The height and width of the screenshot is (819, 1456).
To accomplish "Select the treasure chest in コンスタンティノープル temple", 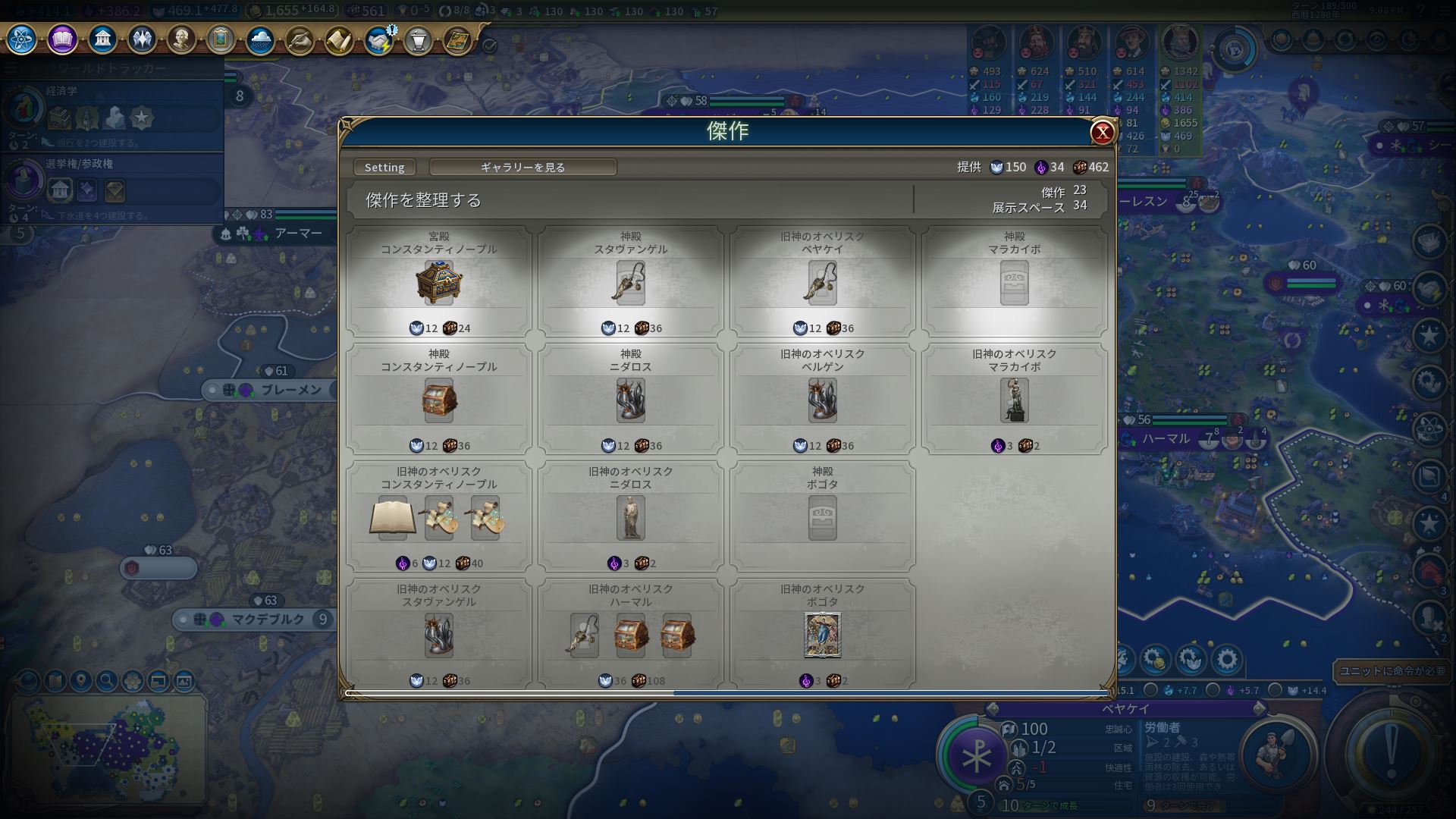I will pos(438,400).
